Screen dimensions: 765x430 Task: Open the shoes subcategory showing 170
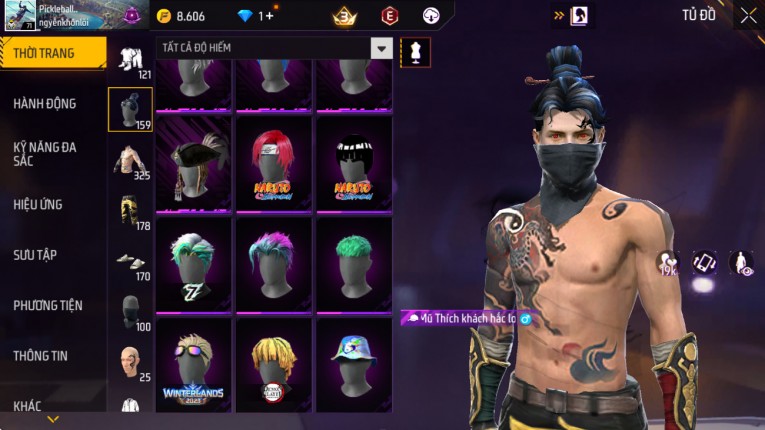(x=130, y=262)
